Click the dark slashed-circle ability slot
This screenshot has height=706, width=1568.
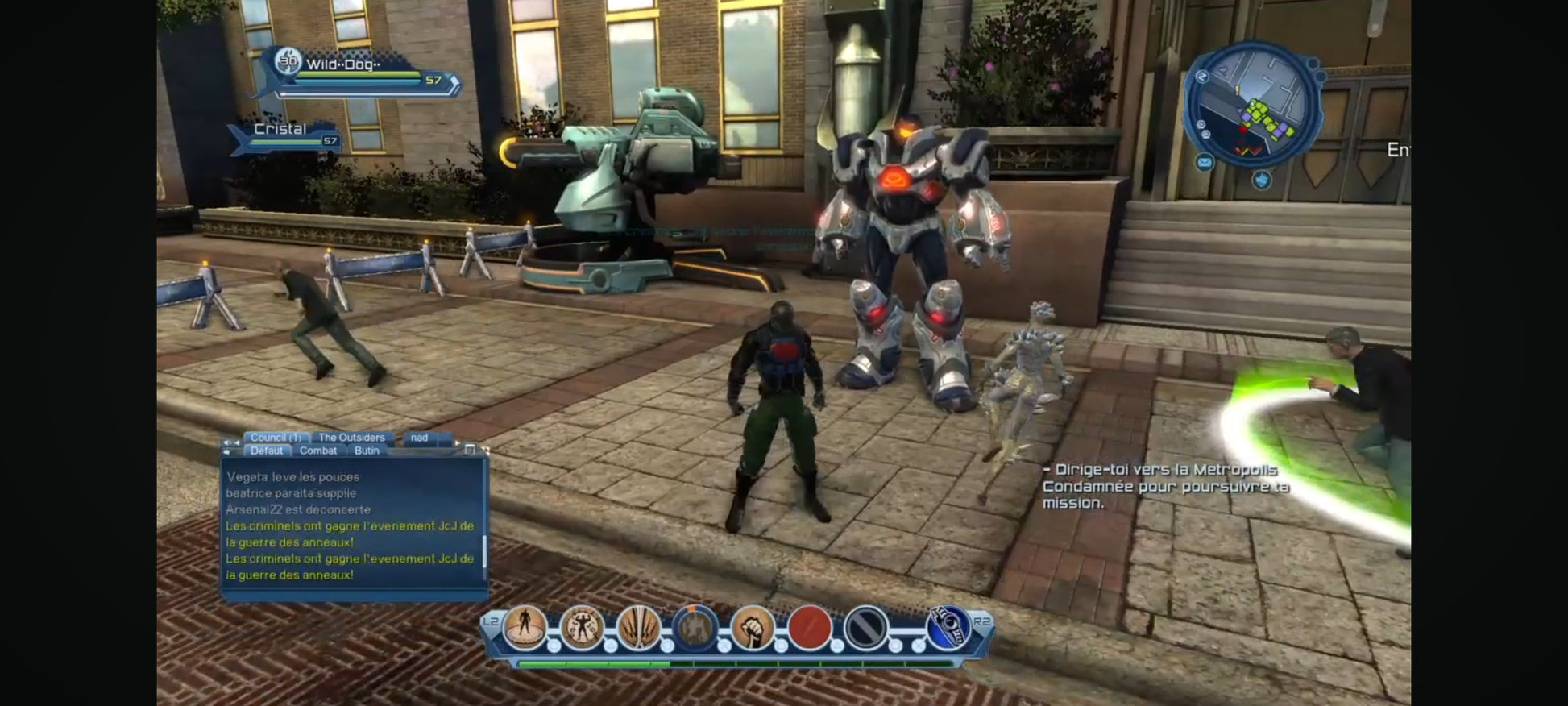[866, 628]
